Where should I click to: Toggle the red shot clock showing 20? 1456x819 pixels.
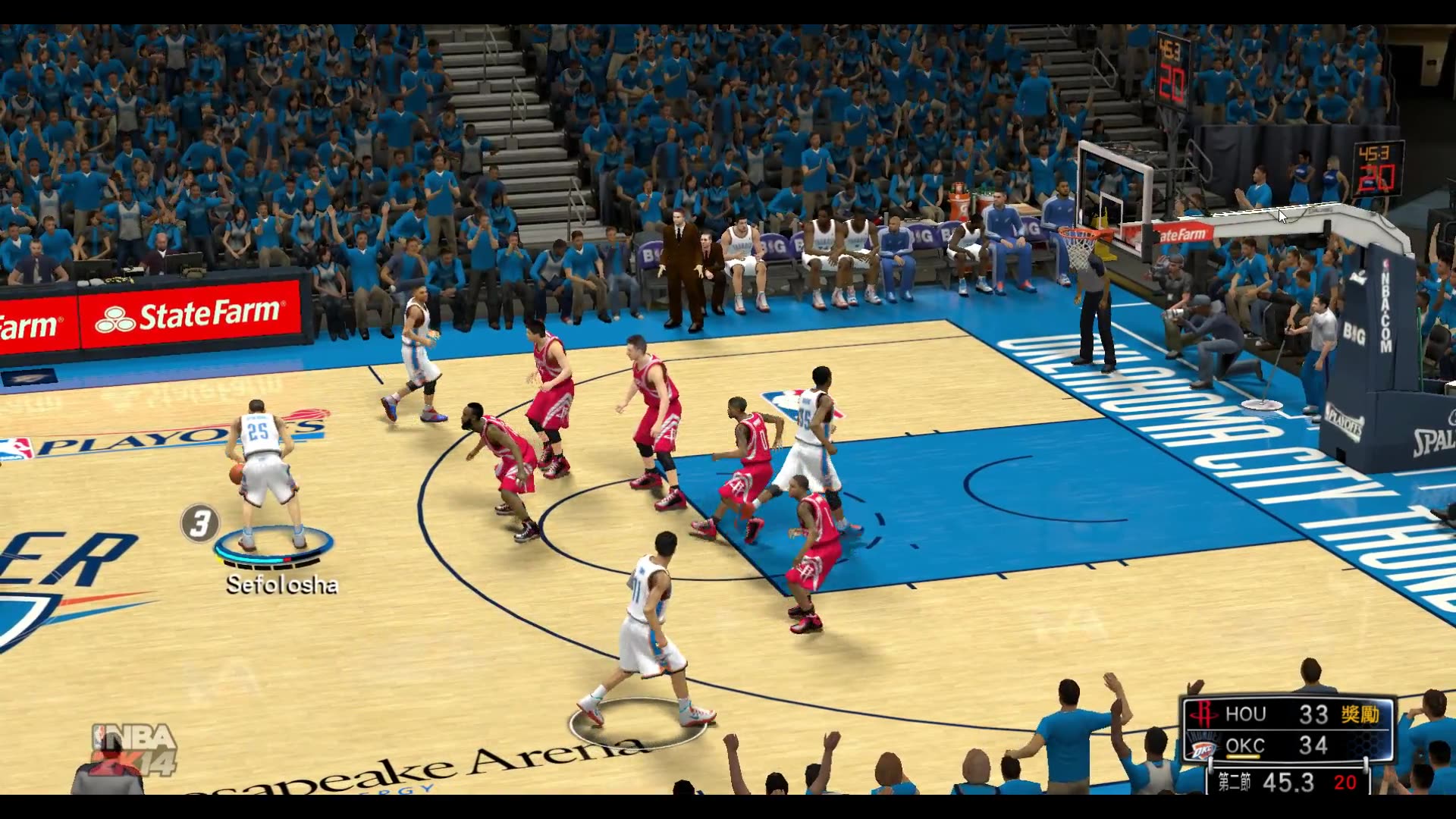click(1347, 783)
